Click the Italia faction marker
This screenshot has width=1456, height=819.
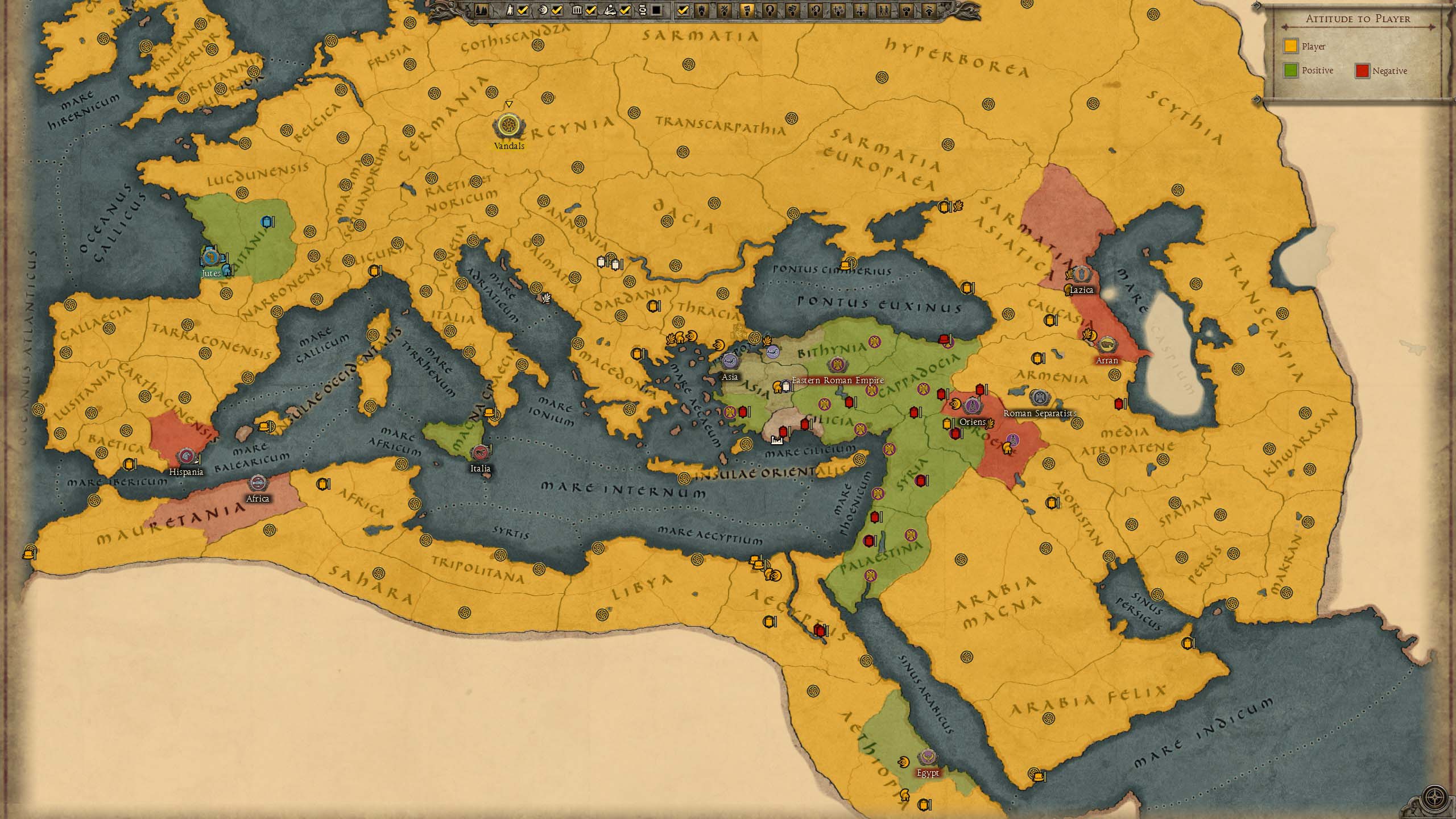click(480, 453)
